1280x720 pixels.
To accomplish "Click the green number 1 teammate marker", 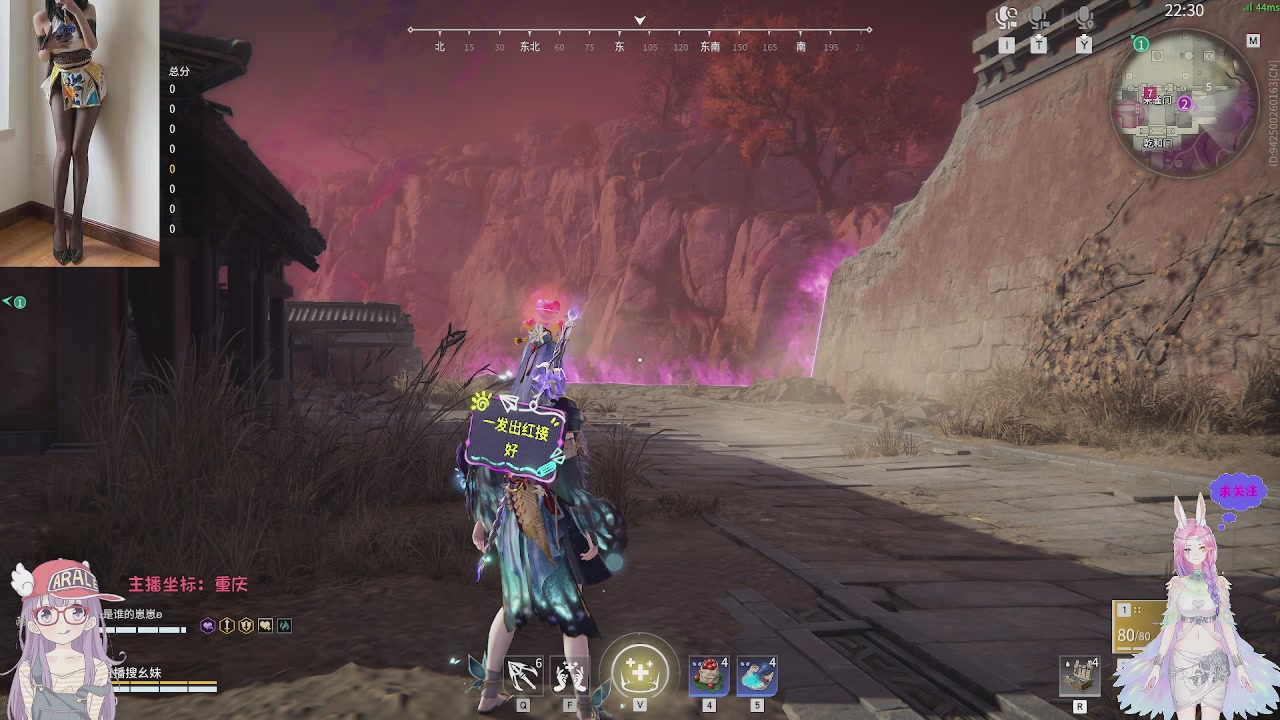I will coord(1140,45).
